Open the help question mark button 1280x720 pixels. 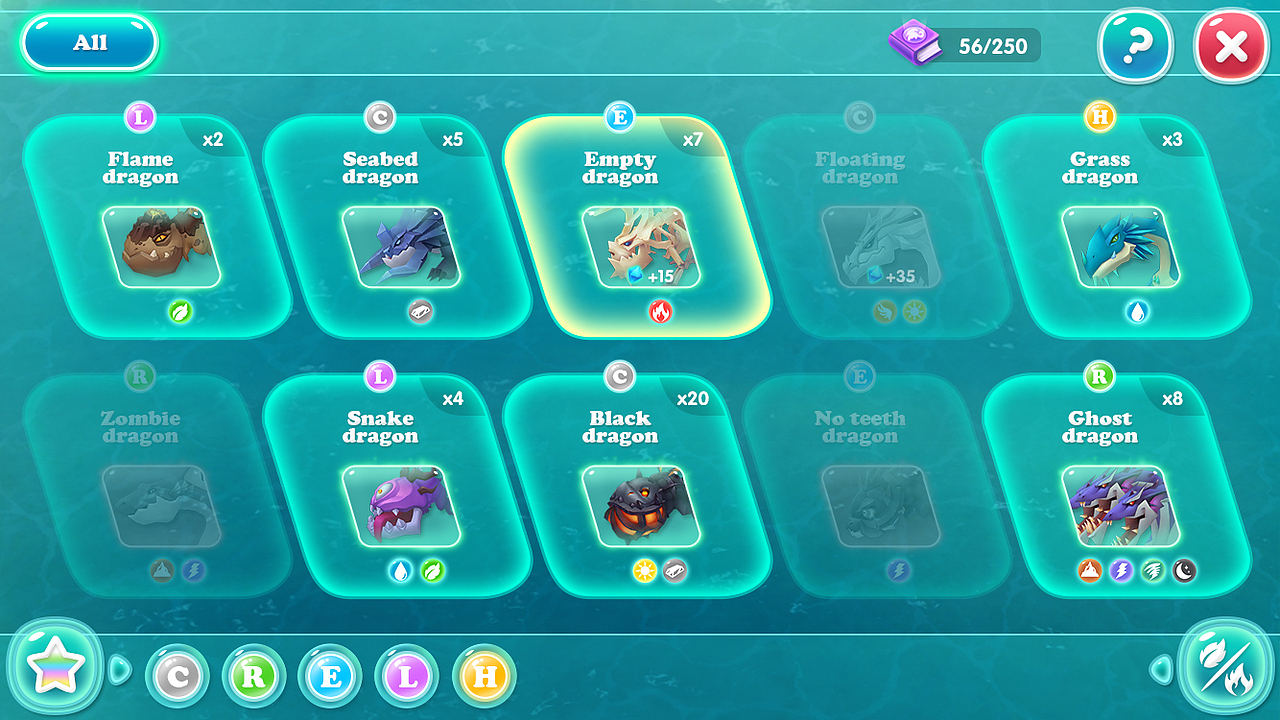1136,45
